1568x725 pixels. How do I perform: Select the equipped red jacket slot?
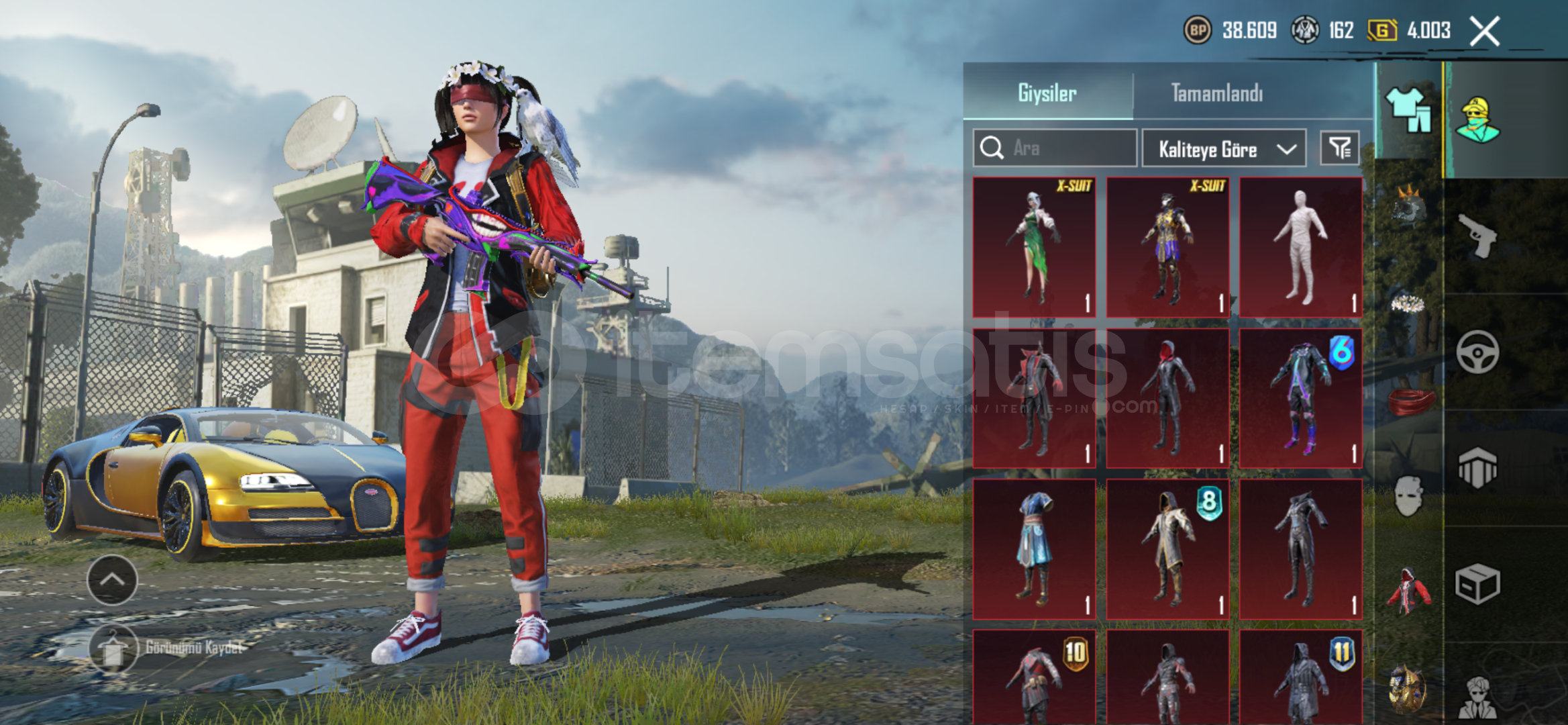click(1408, 592)
